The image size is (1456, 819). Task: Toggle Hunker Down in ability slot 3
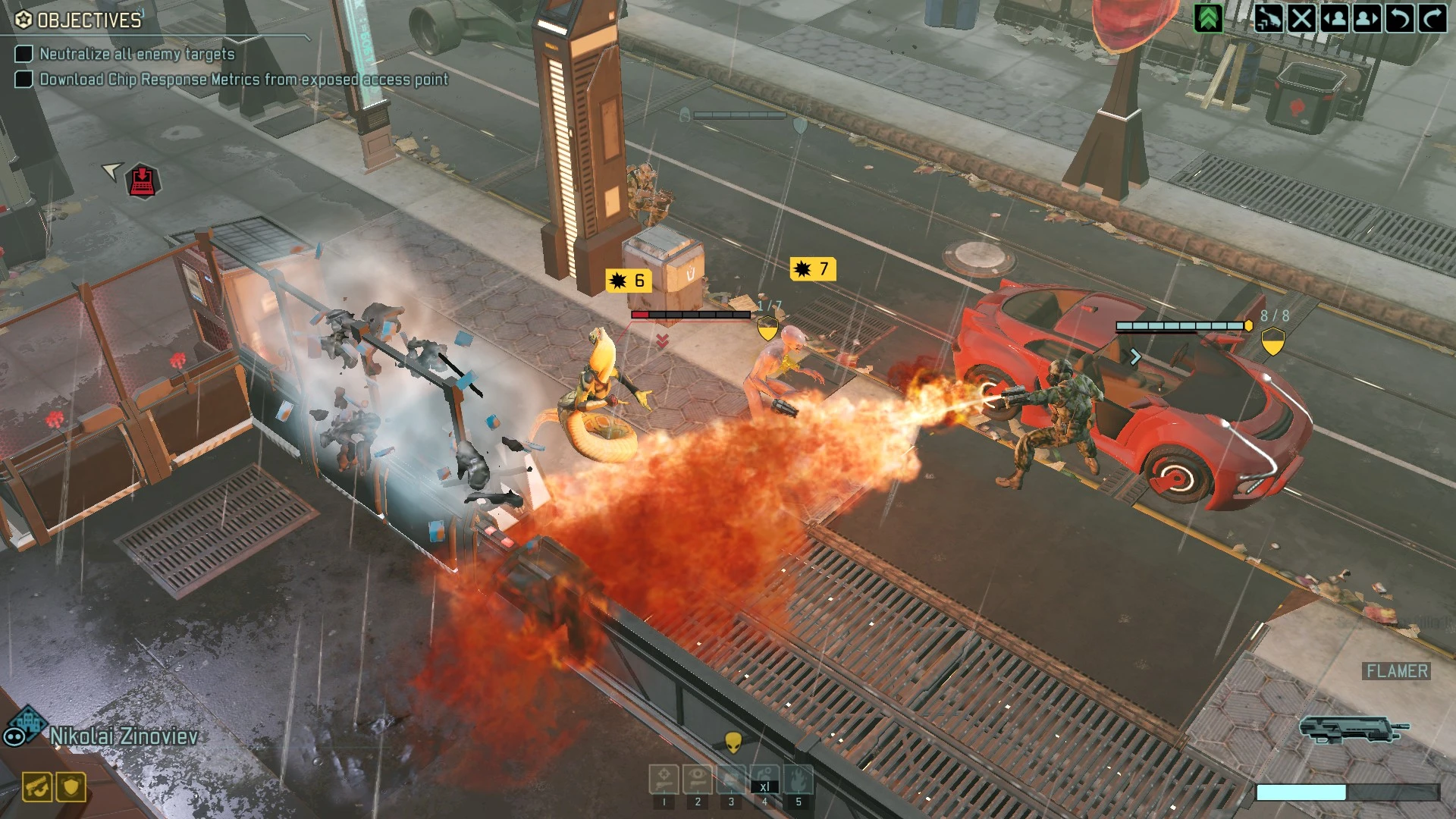click(x=731, y=780)
